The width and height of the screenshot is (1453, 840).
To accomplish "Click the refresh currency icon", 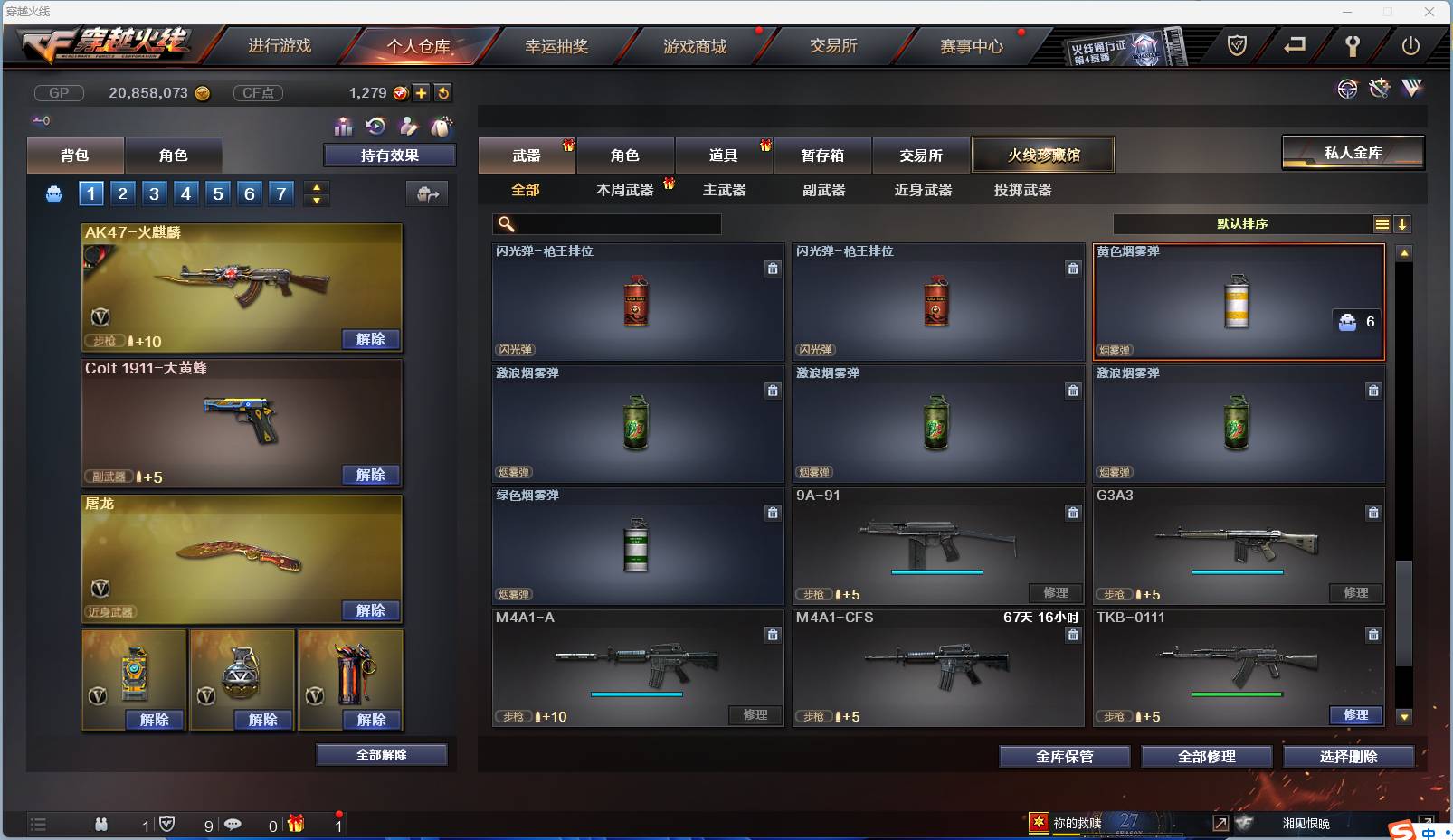I will click(x=444, y=92).
